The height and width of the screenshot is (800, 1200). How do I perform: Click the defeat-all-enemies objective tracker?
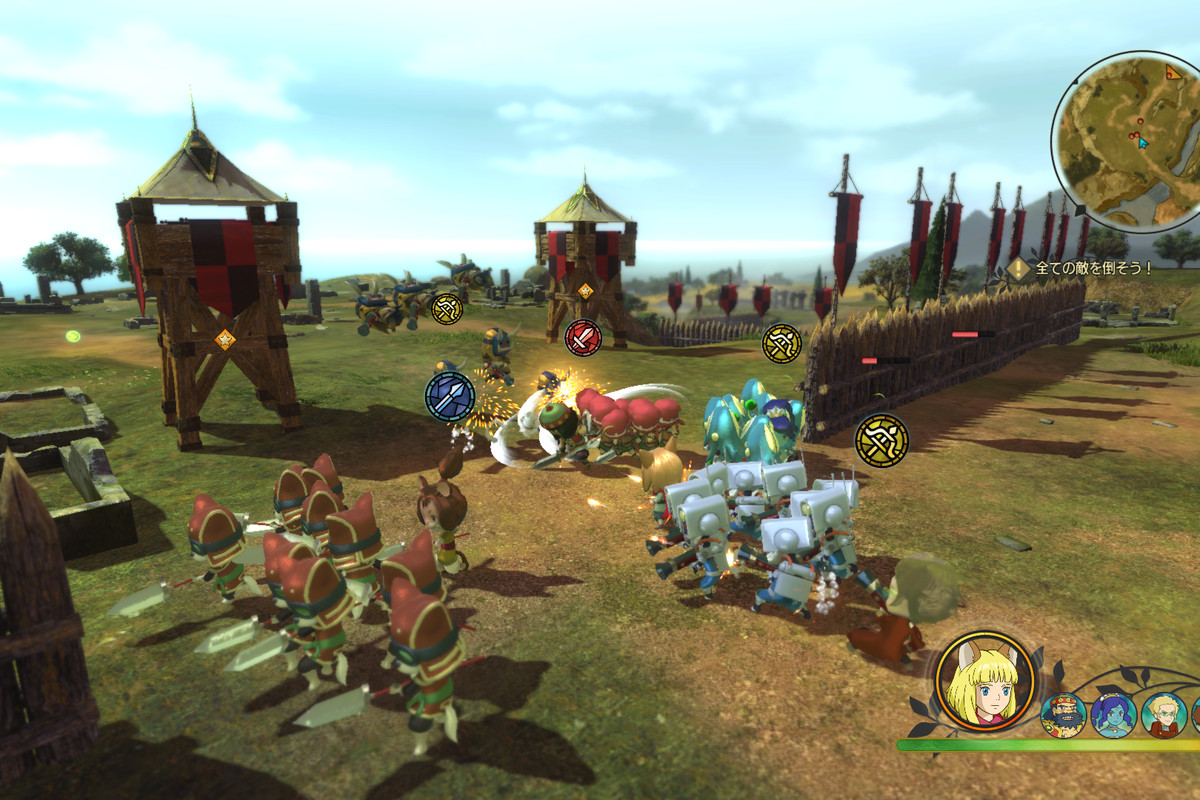click(1082, 268)
